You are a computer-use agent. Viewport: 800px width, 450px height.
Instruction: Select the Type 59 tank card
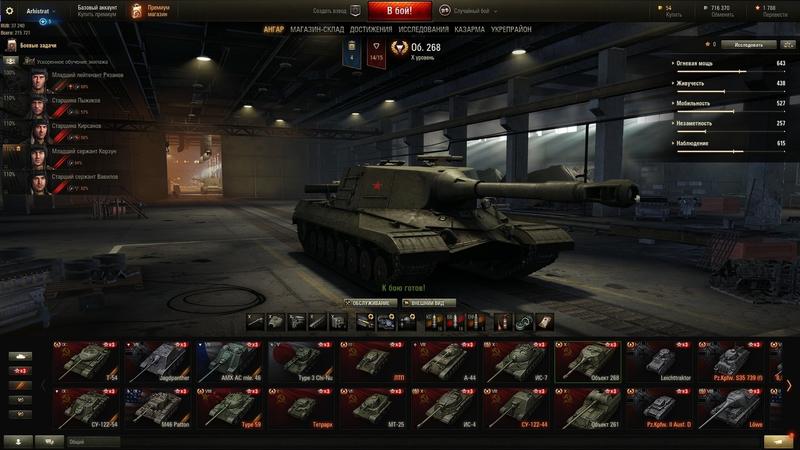click(x=230, y=407)
